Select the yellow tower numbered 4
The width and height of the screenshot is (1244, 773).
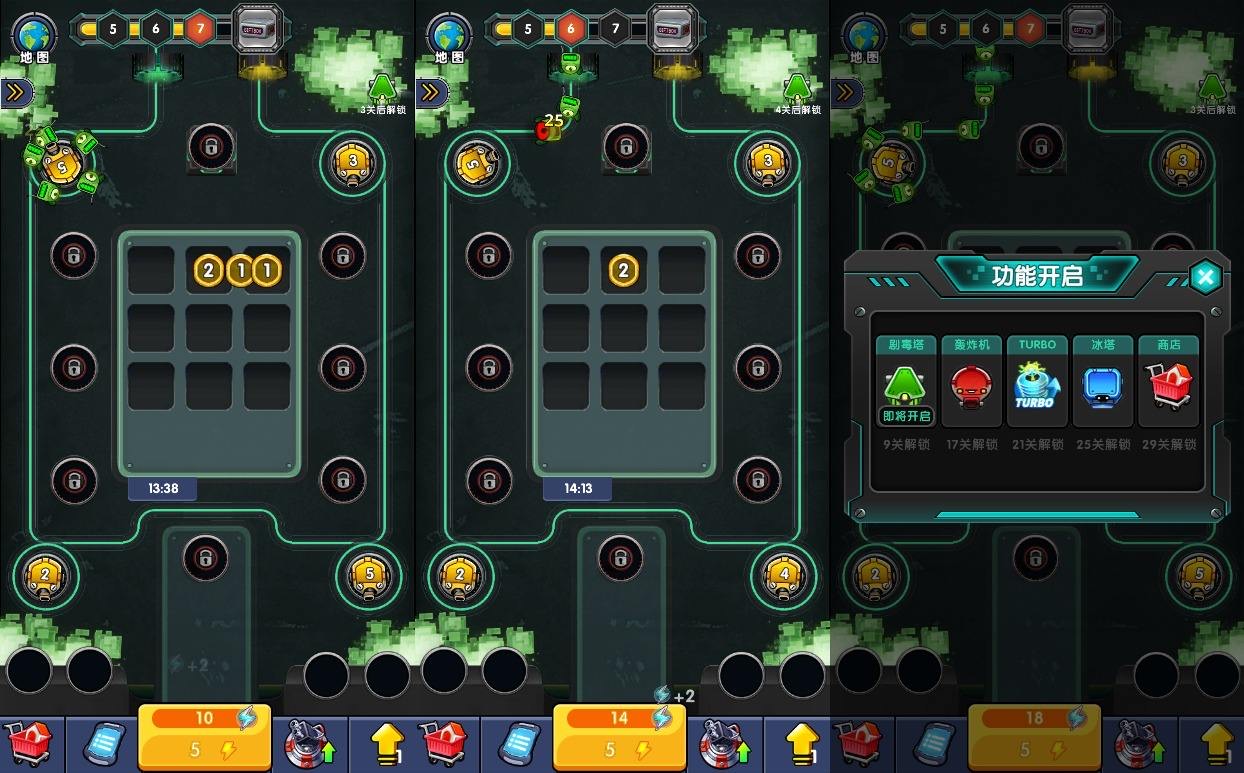click(x=783, y=576)
